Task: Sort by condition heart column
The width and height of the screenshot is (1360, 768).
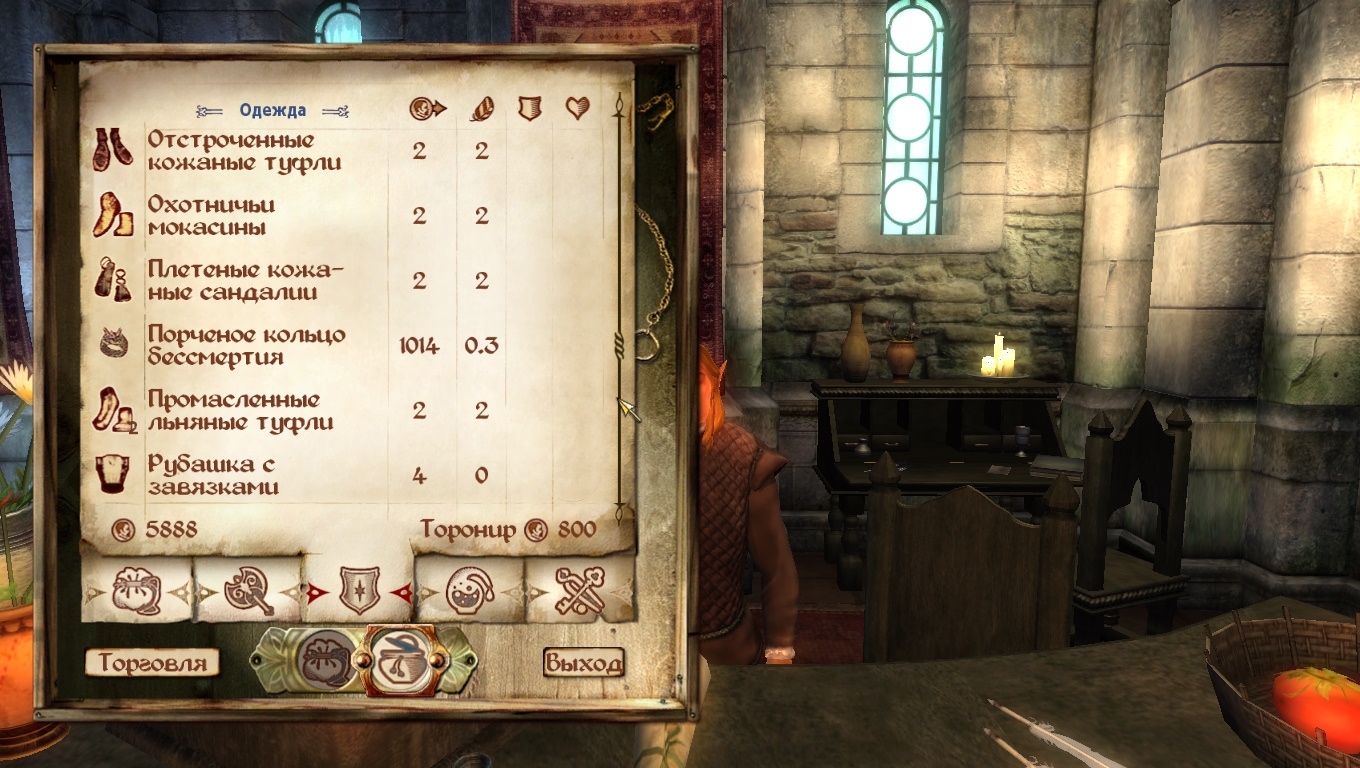Action: point(577,109)
